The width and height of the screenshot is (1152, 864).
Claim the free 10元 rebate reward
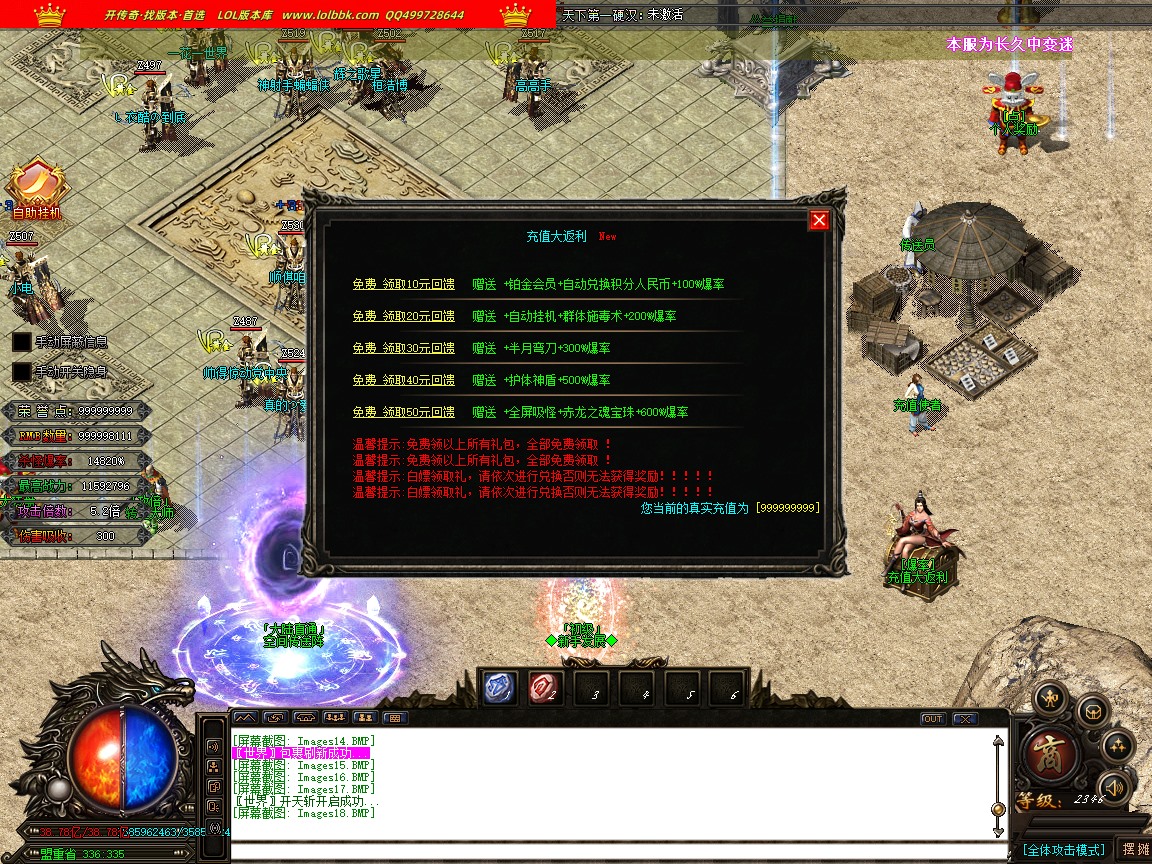coord(403,284)
